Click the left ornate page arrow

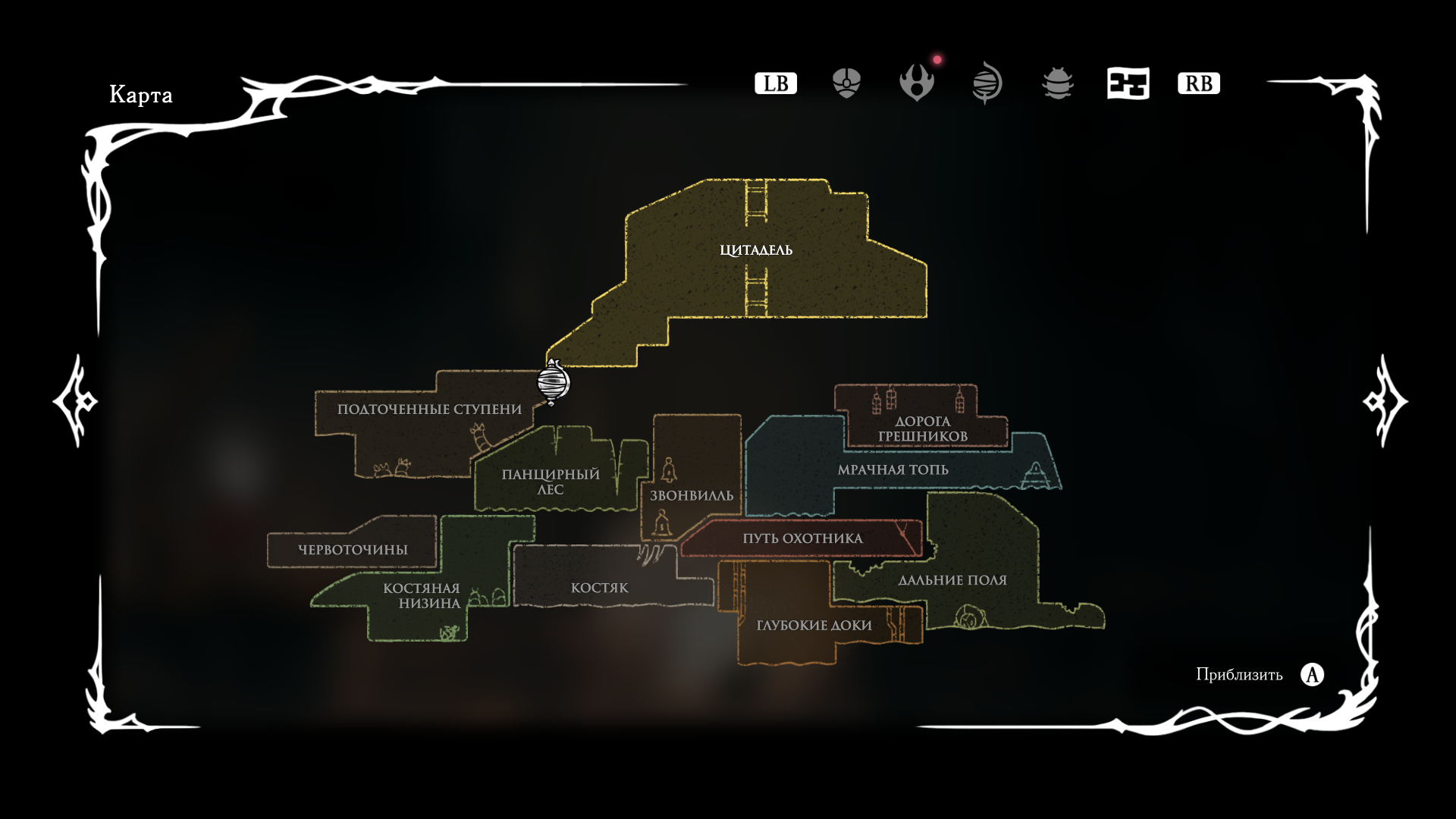tap(76, 401)
